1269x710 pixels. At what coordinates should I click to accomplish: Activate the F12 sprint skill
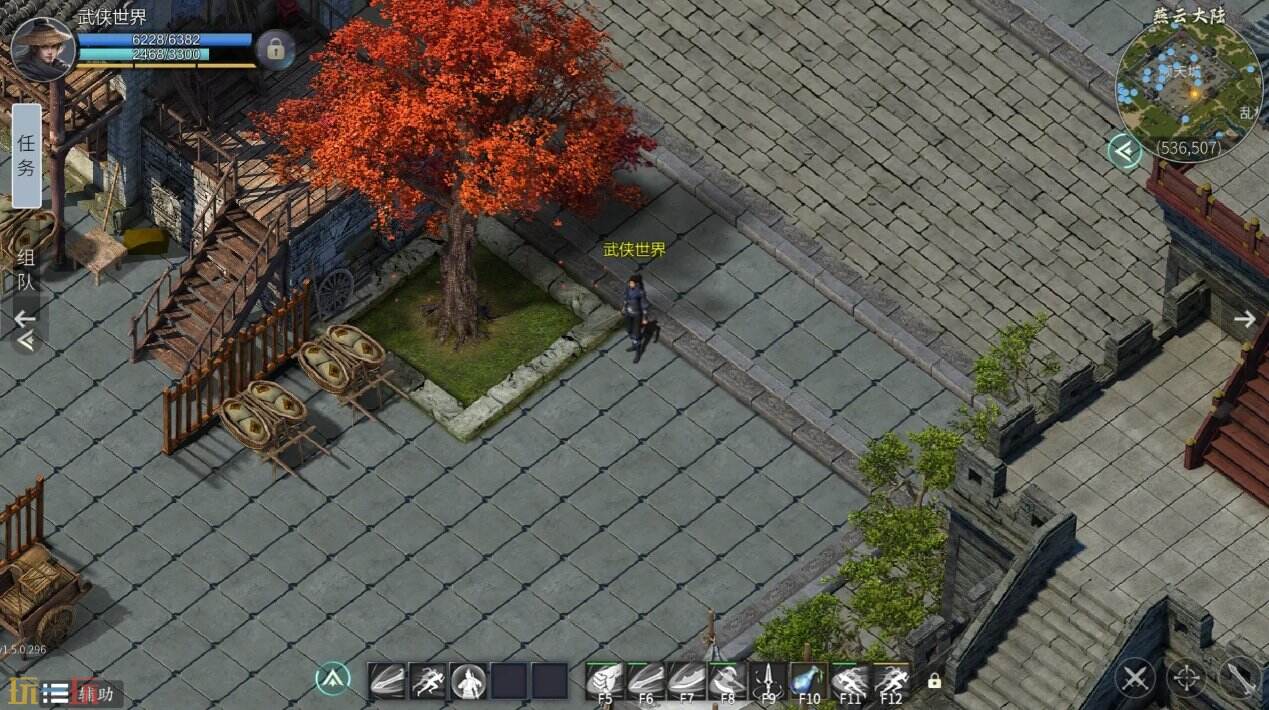(x=890, y=681)
